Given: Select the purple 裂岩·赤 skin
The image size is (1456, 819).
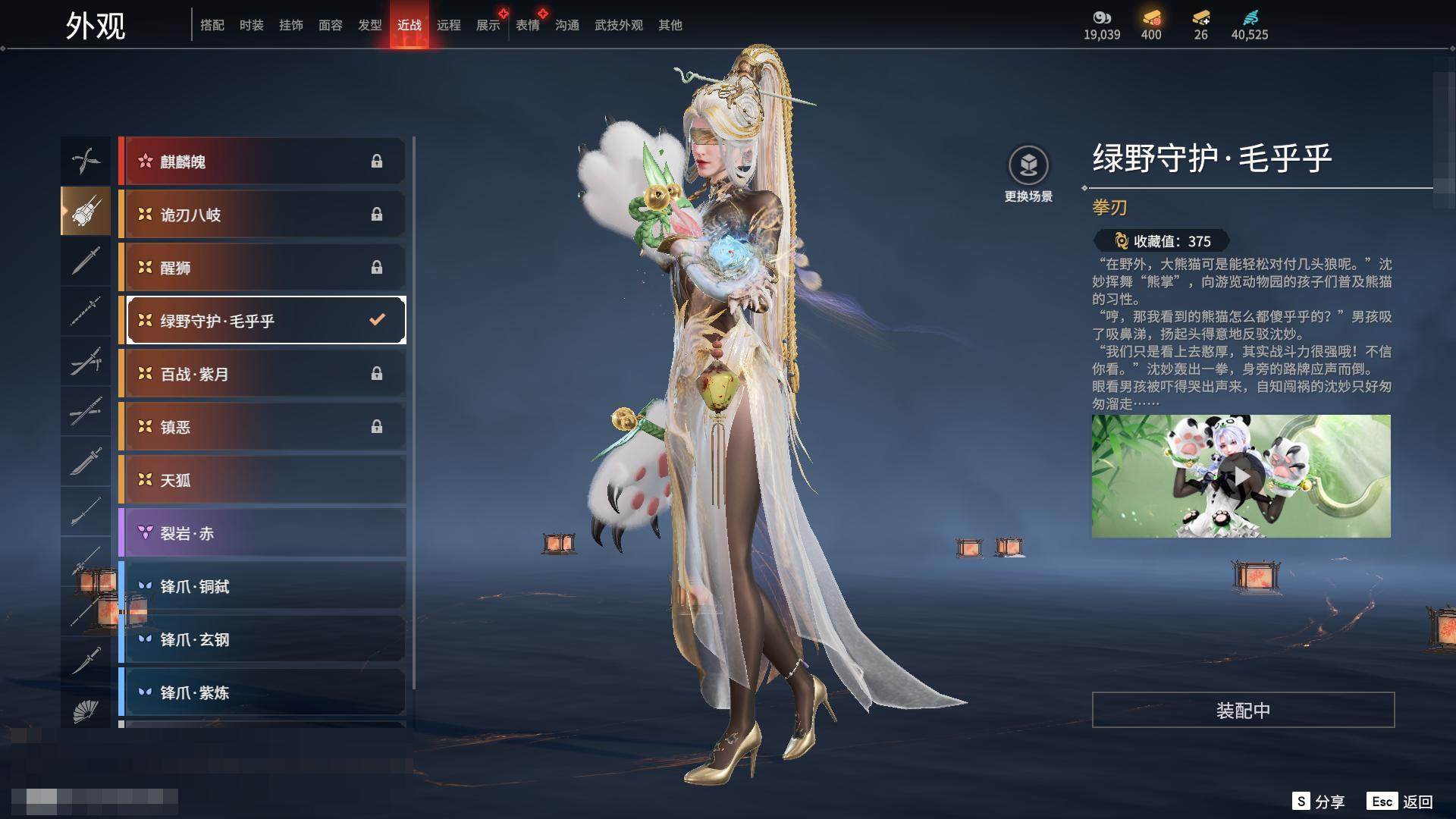Looking at the screenshot, I should [x=262, y=533].
